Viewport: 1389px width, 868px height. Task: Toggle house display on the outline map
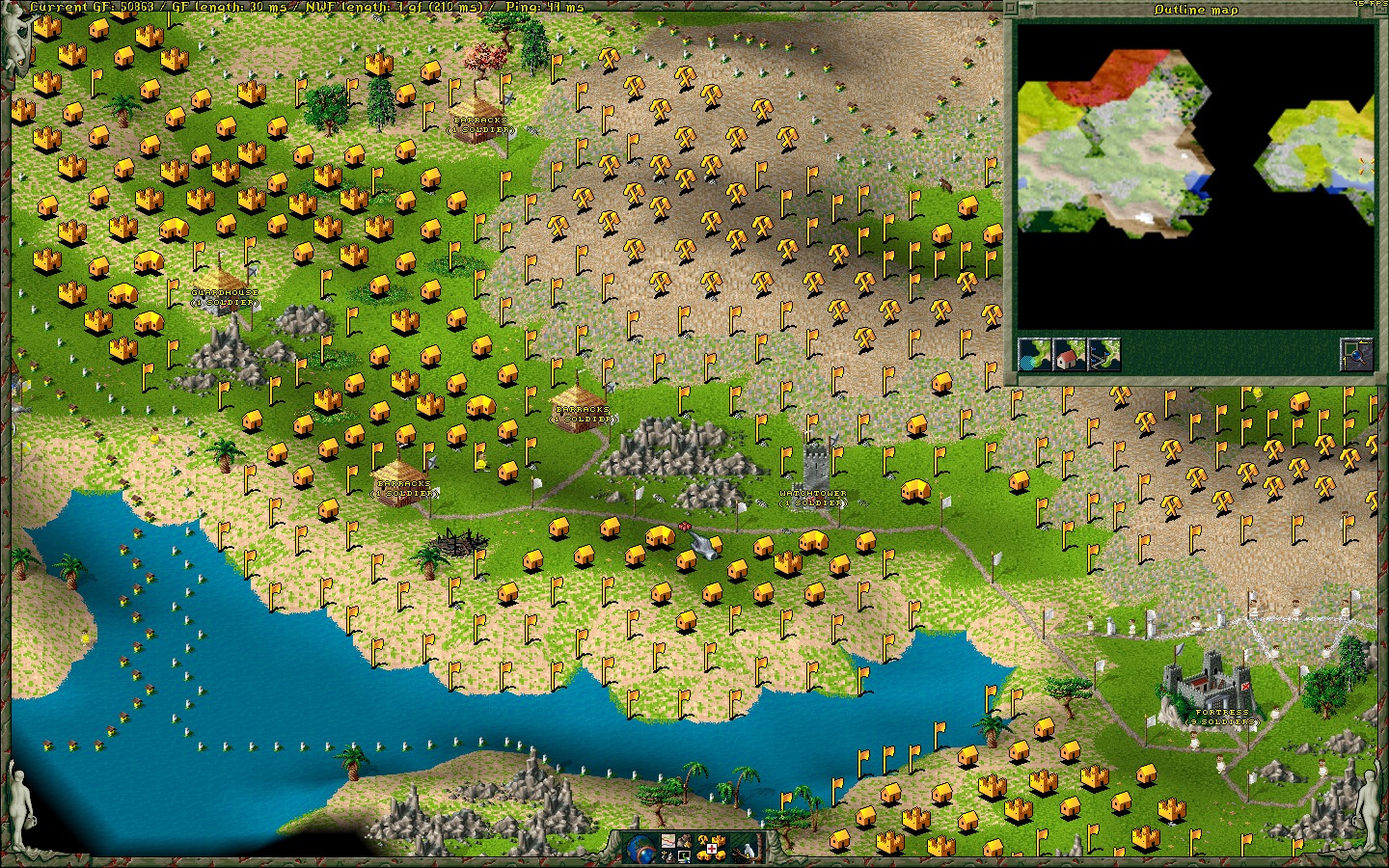[1069, 355]
